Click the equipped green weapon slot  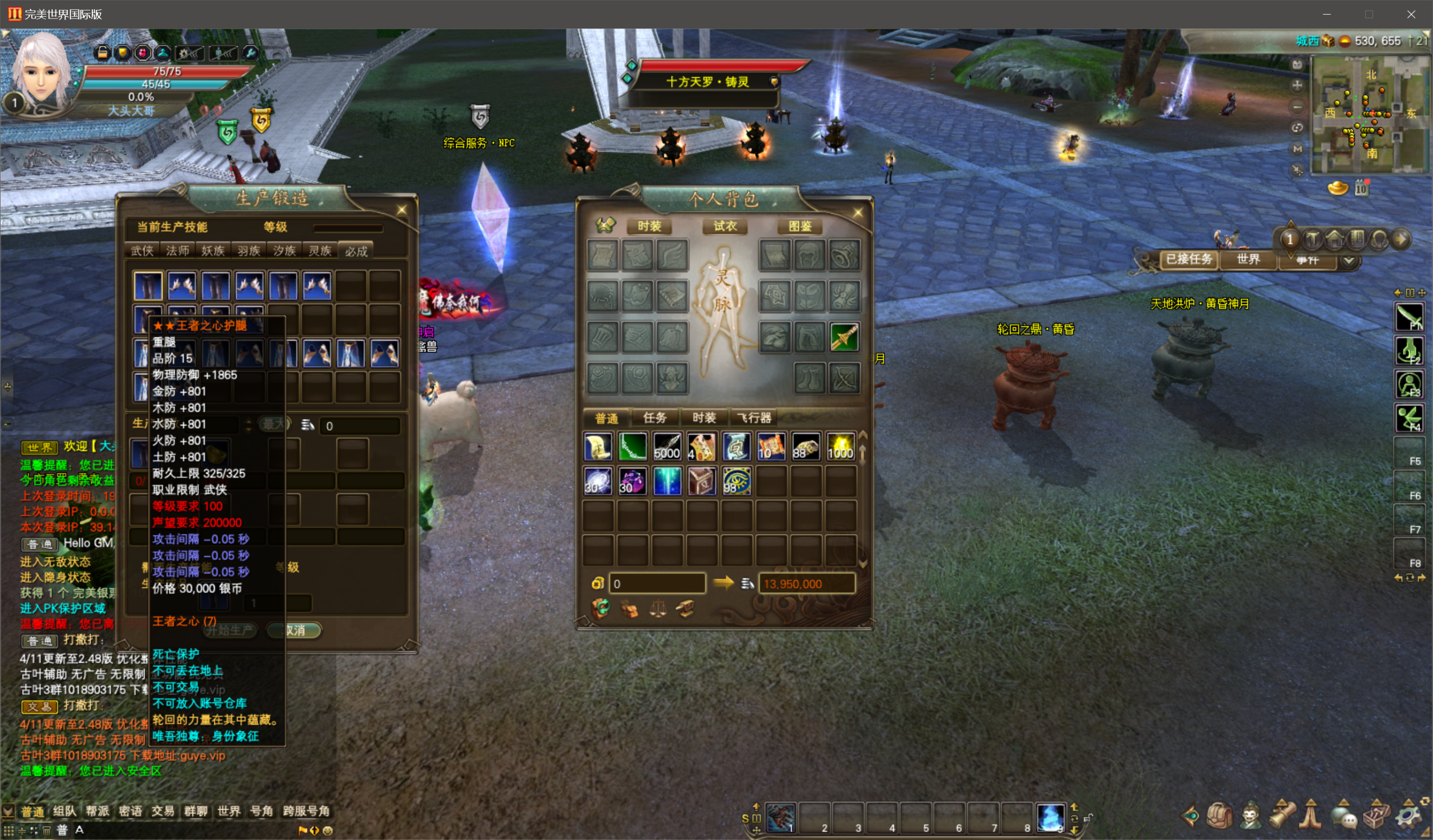coord(845,337)
